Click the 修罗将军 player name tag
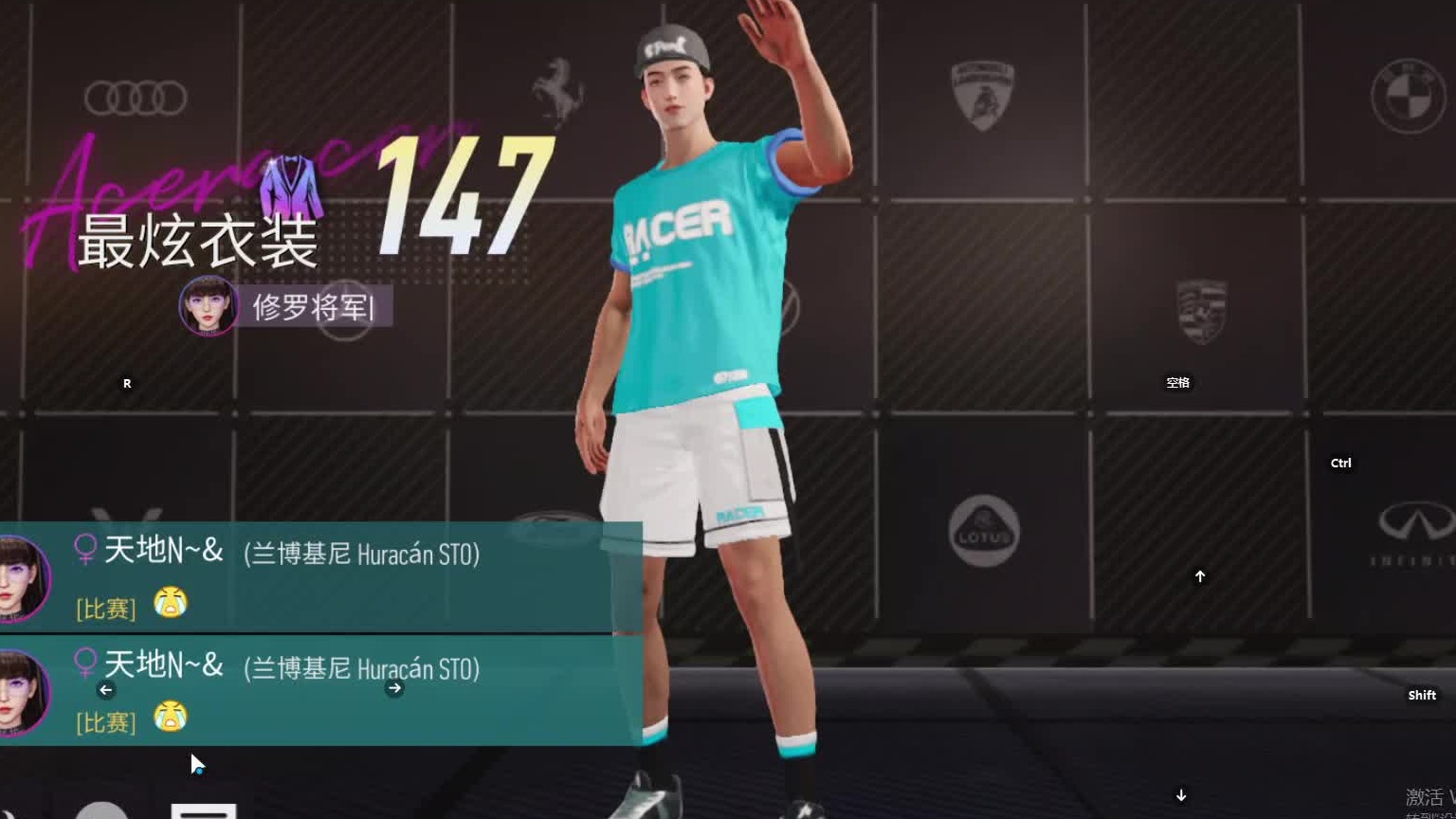1456x819 pixels. (314, 307)
